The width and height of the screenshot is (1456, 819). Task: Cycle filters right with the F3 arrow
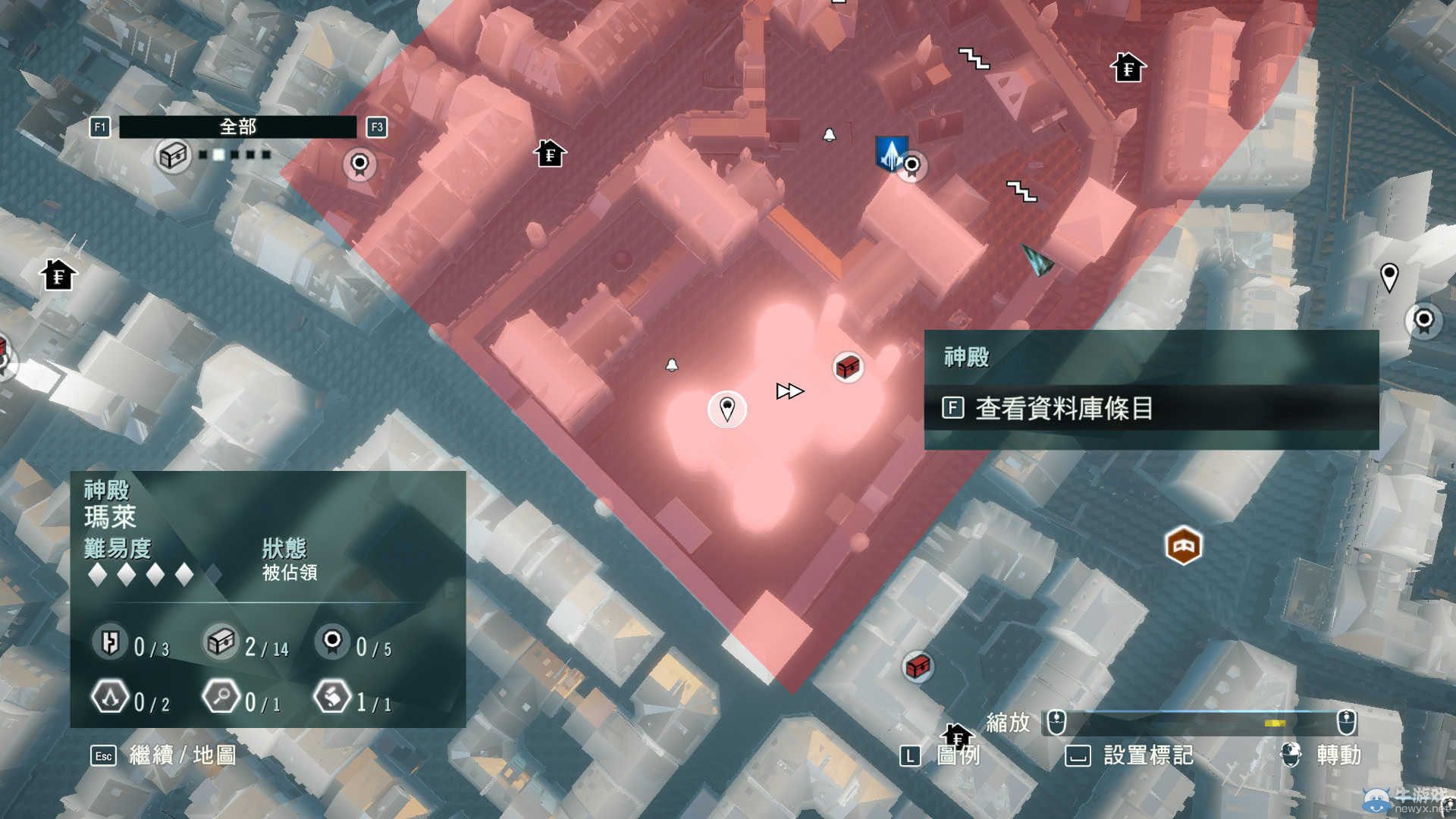(x=376, y=127)
